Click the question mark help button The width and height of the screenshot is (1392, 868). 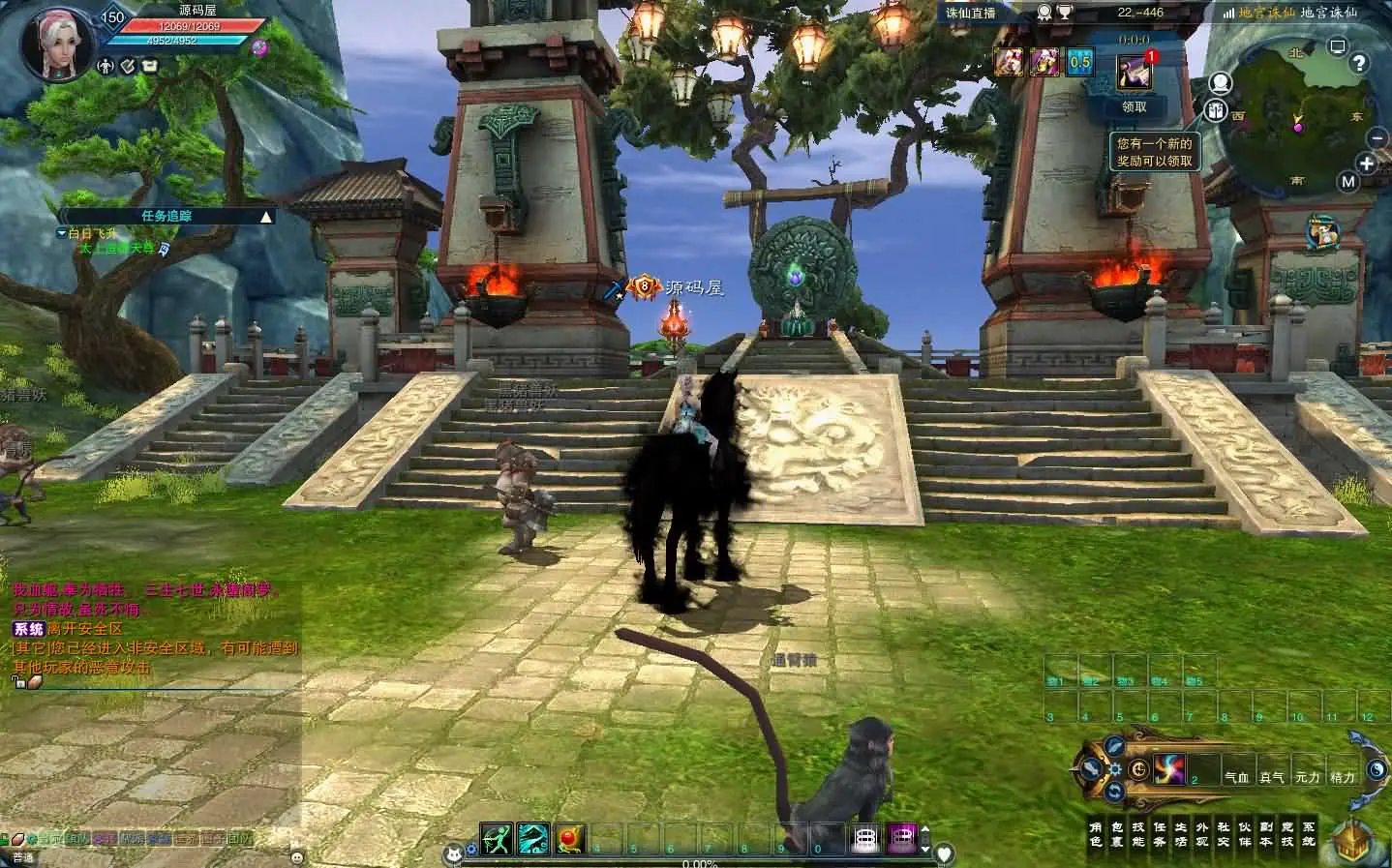coord(1359,64)
